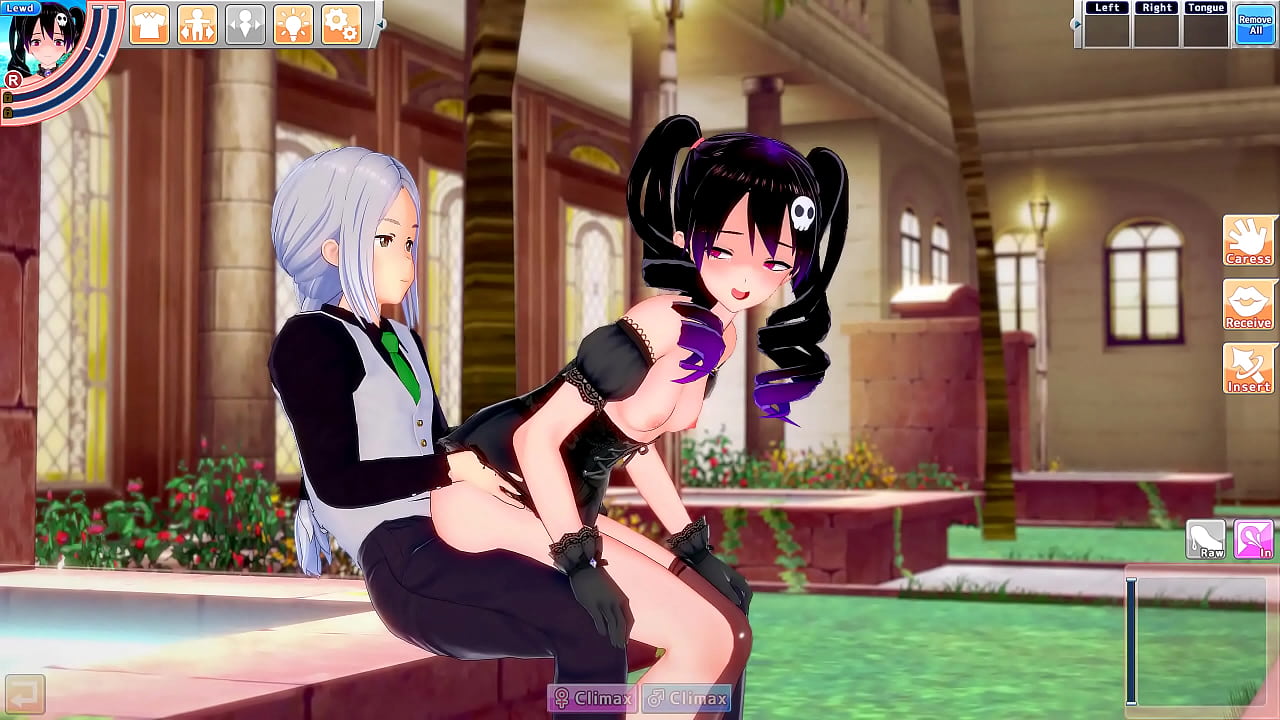Click the lightbulb lighting icon
The image size is (1280, 720).
[293, 23]
